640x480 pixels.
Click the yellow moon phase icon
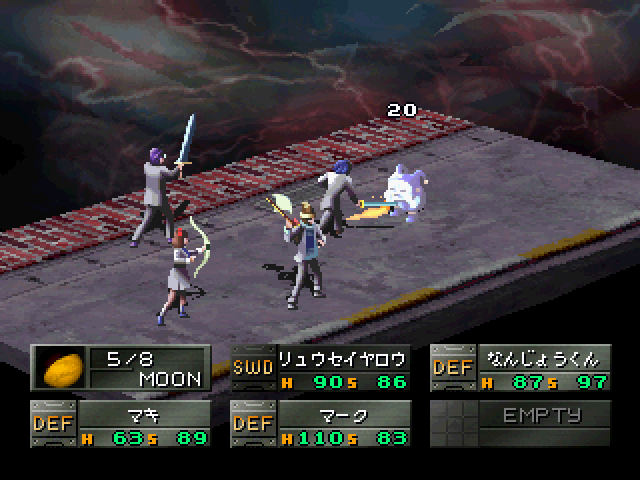coord(60,367)
